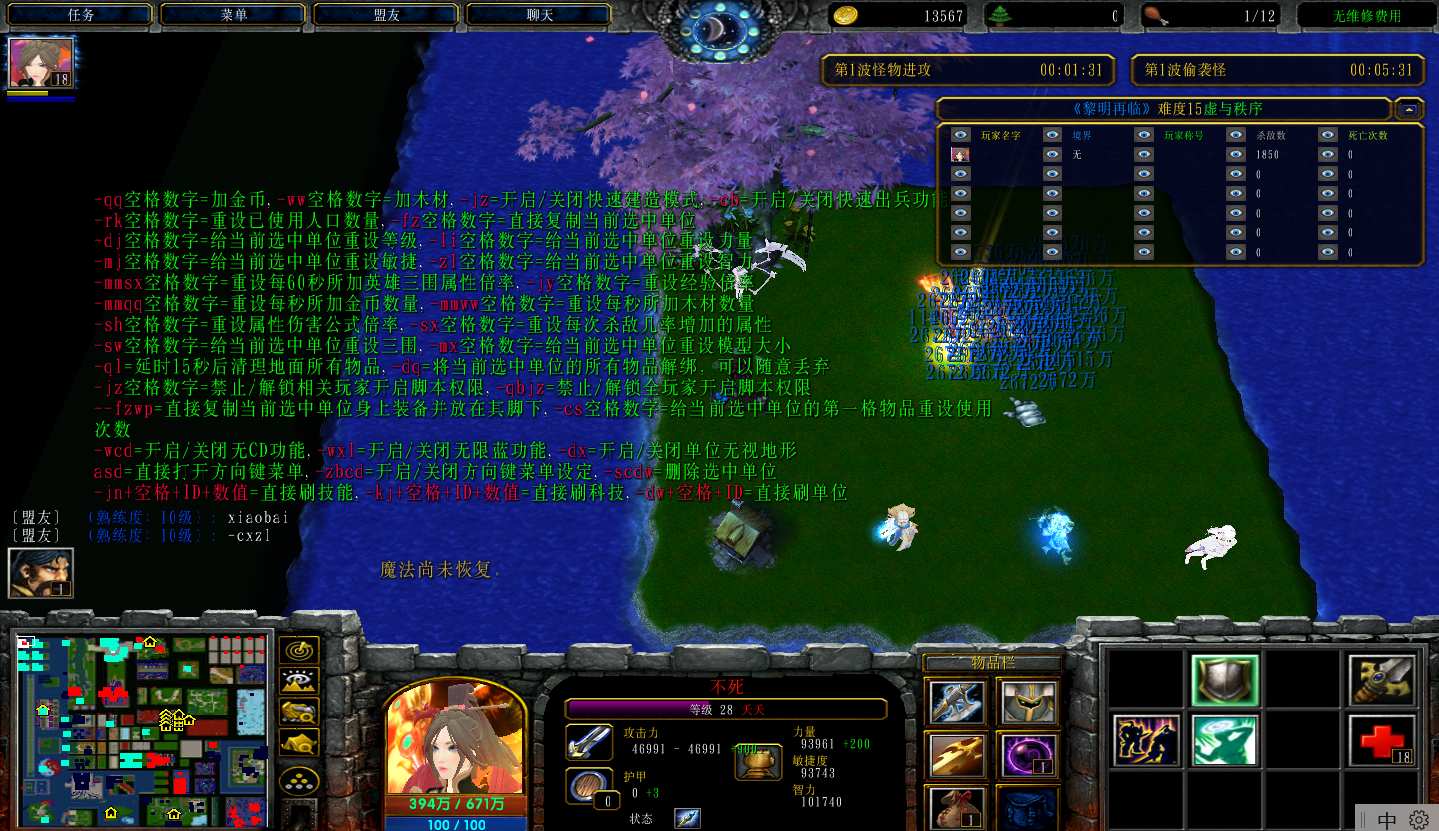Click the large hero portrait
This screenshot has width=1439, height=831.
pyautogui.click(x=454, y=738)
